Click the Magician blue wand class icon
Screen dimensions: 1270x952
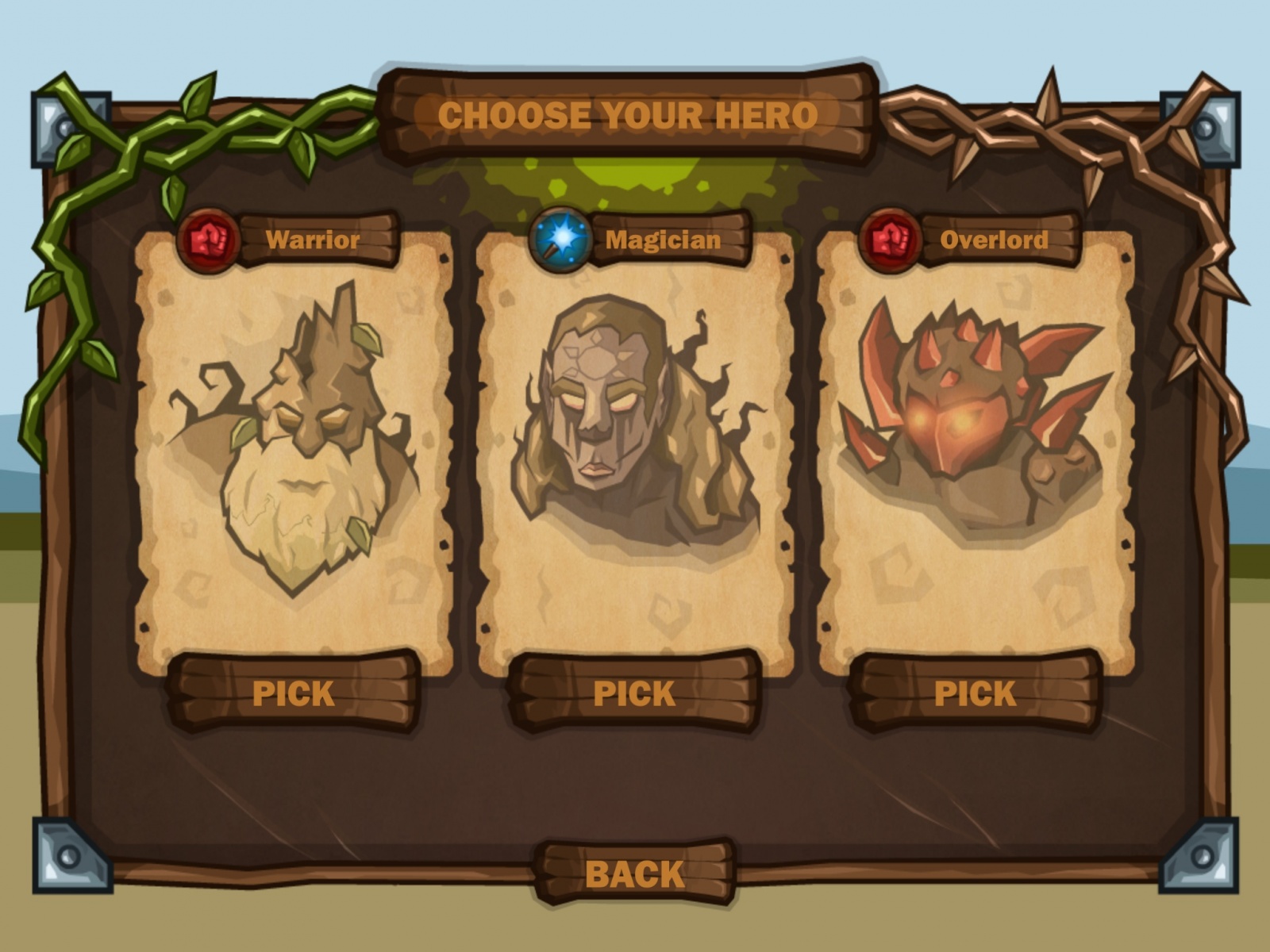[x=560, y=239]
